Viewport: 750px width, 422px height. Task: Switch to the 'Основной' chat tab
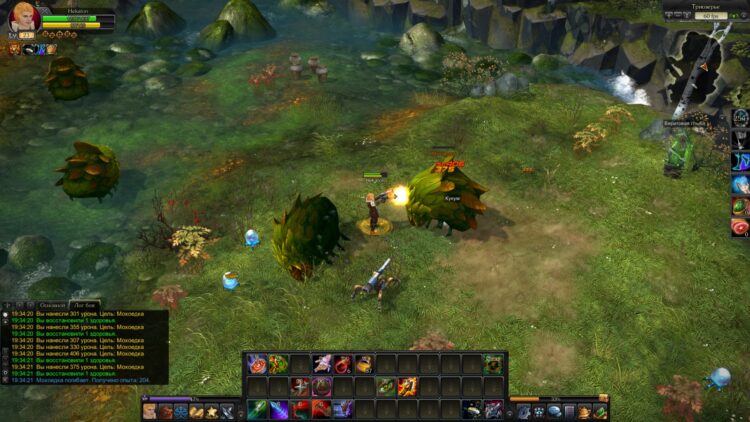53,304
